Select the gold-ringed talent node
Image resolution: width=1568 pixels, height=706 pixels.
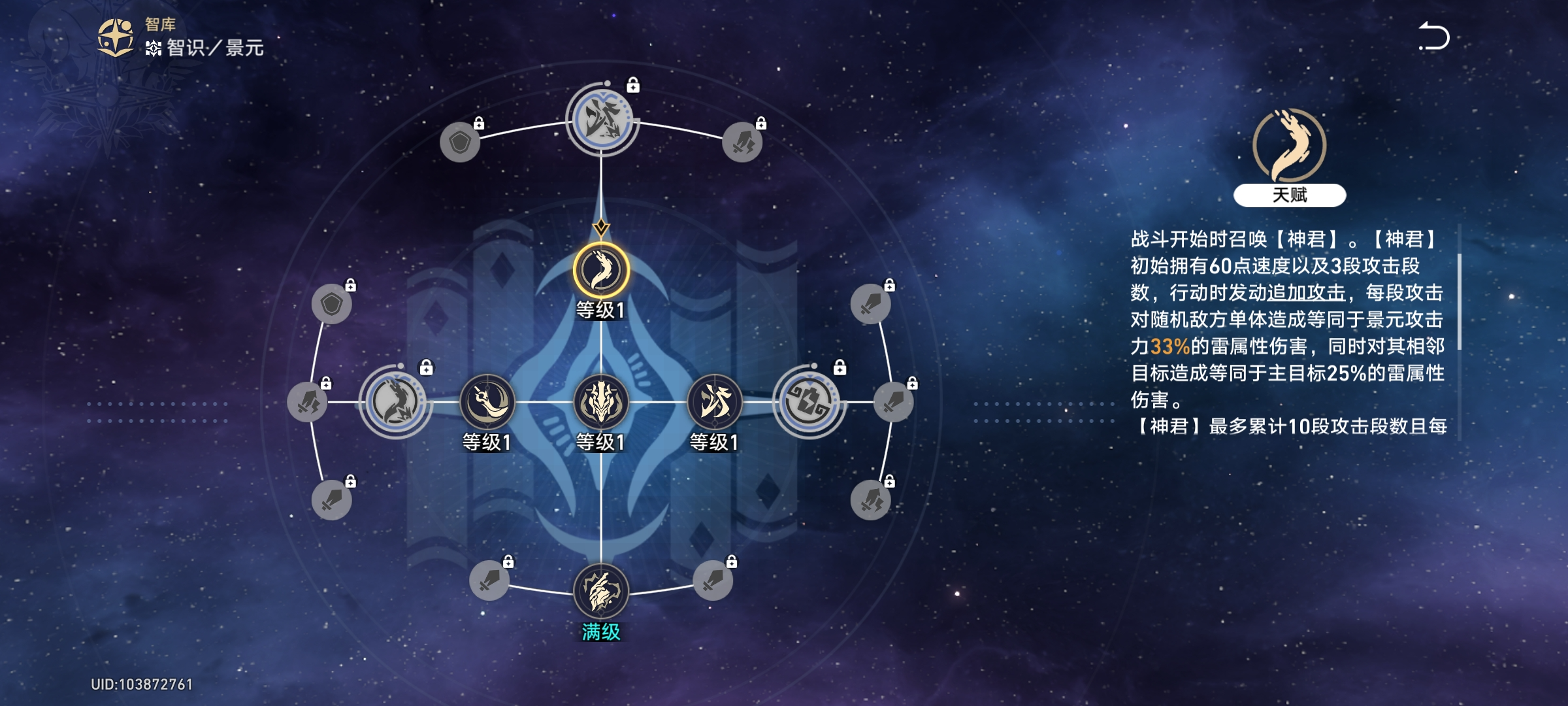tap(601, 271)
